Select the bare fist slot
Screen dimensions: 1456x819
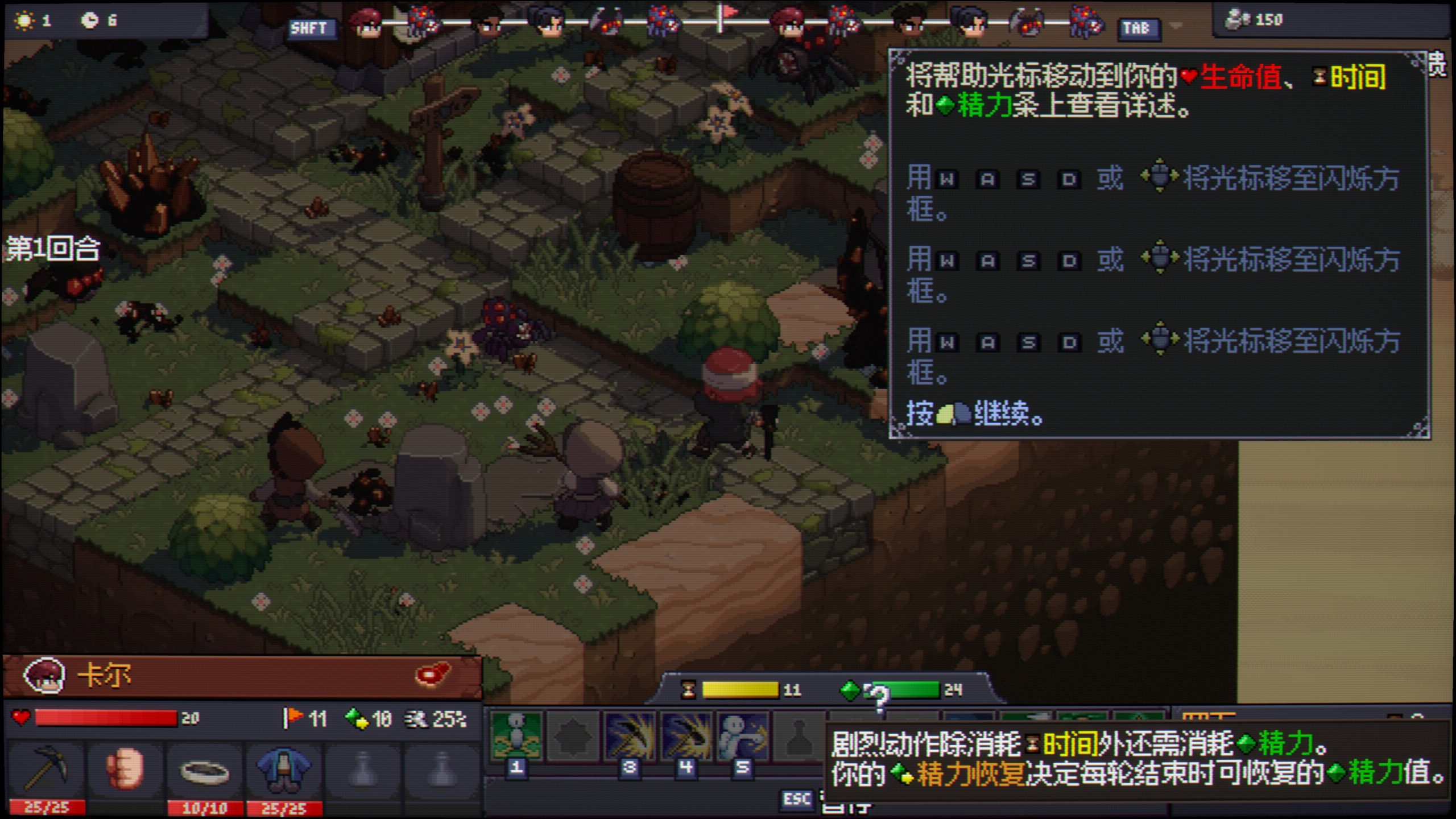pyautogui.click(x=125, y=770)
